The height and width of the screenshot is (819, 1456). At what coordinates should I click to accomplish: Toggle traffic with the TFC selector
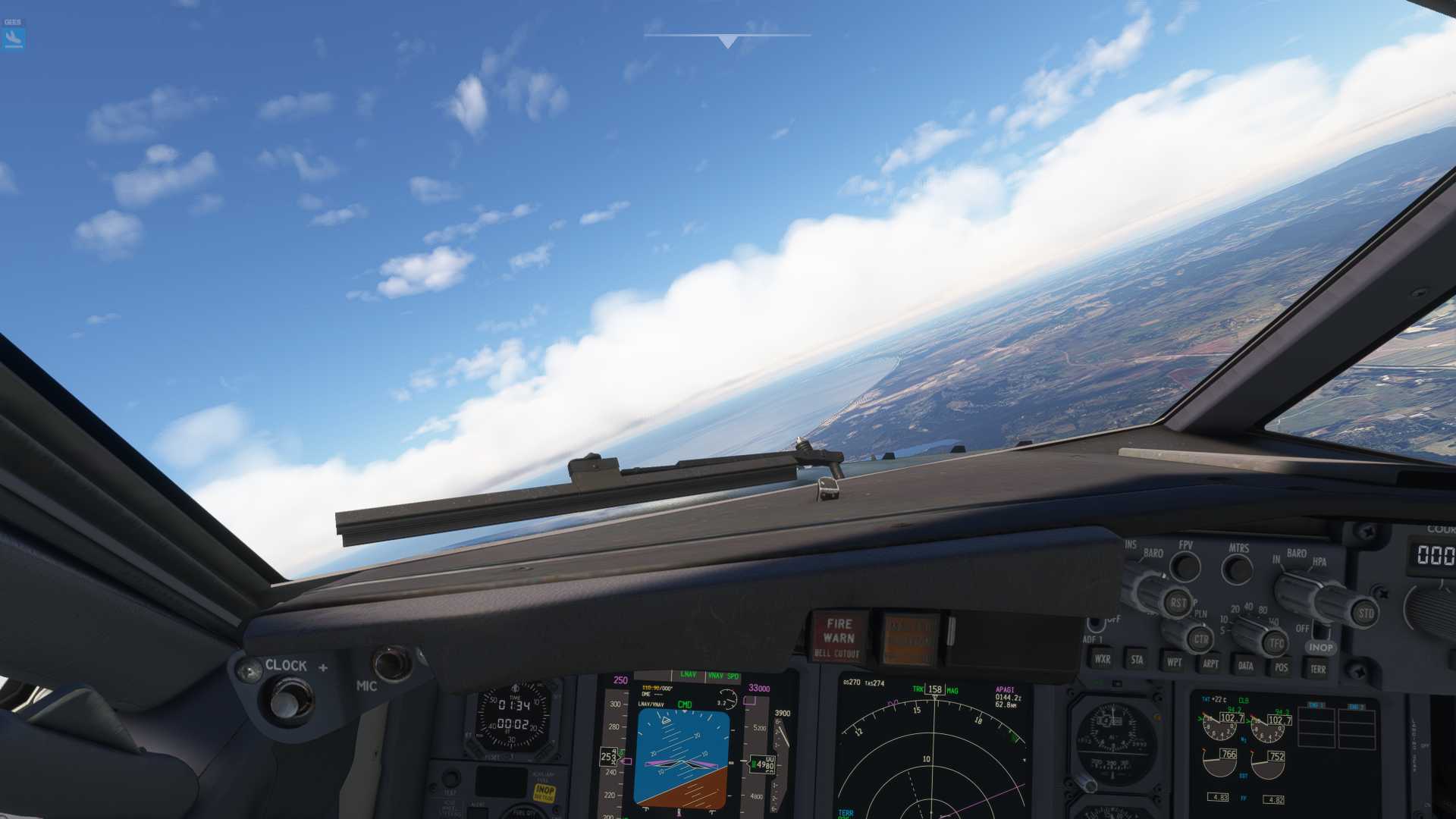tap(1275, 640)
